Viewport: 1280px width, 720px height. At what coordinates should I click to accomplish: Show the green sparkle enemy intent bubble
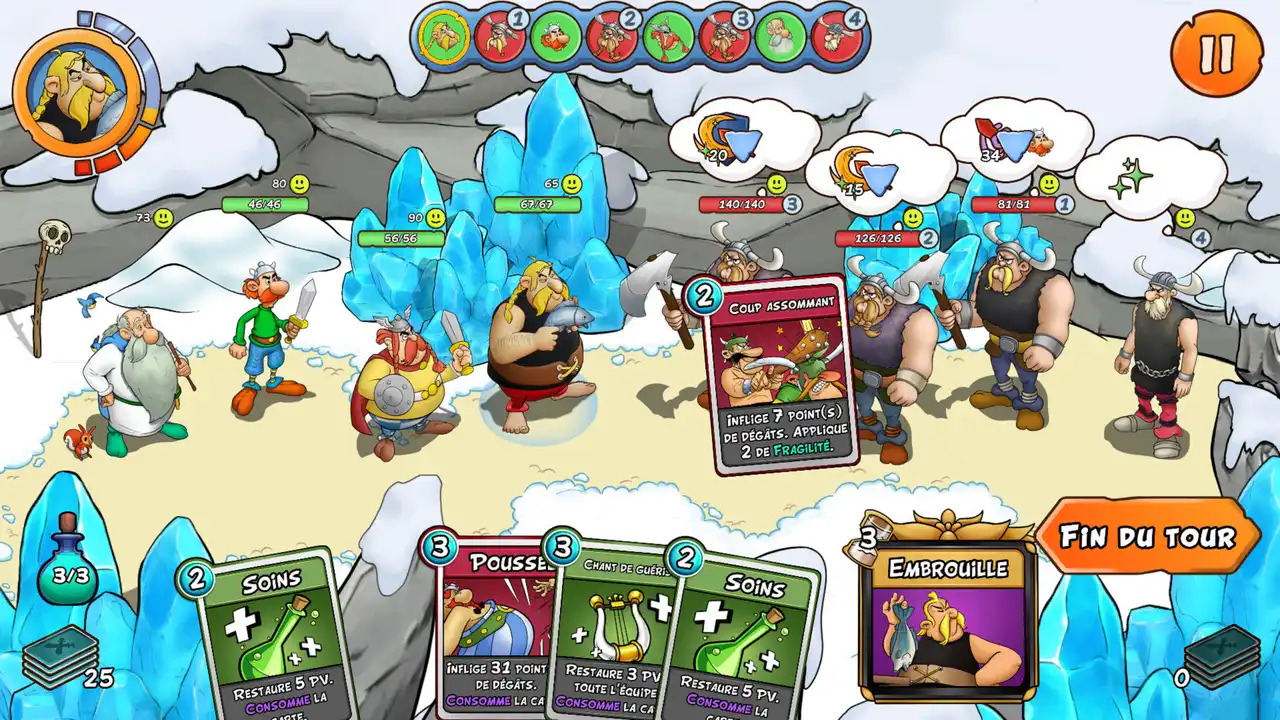tap(1140, 176)
